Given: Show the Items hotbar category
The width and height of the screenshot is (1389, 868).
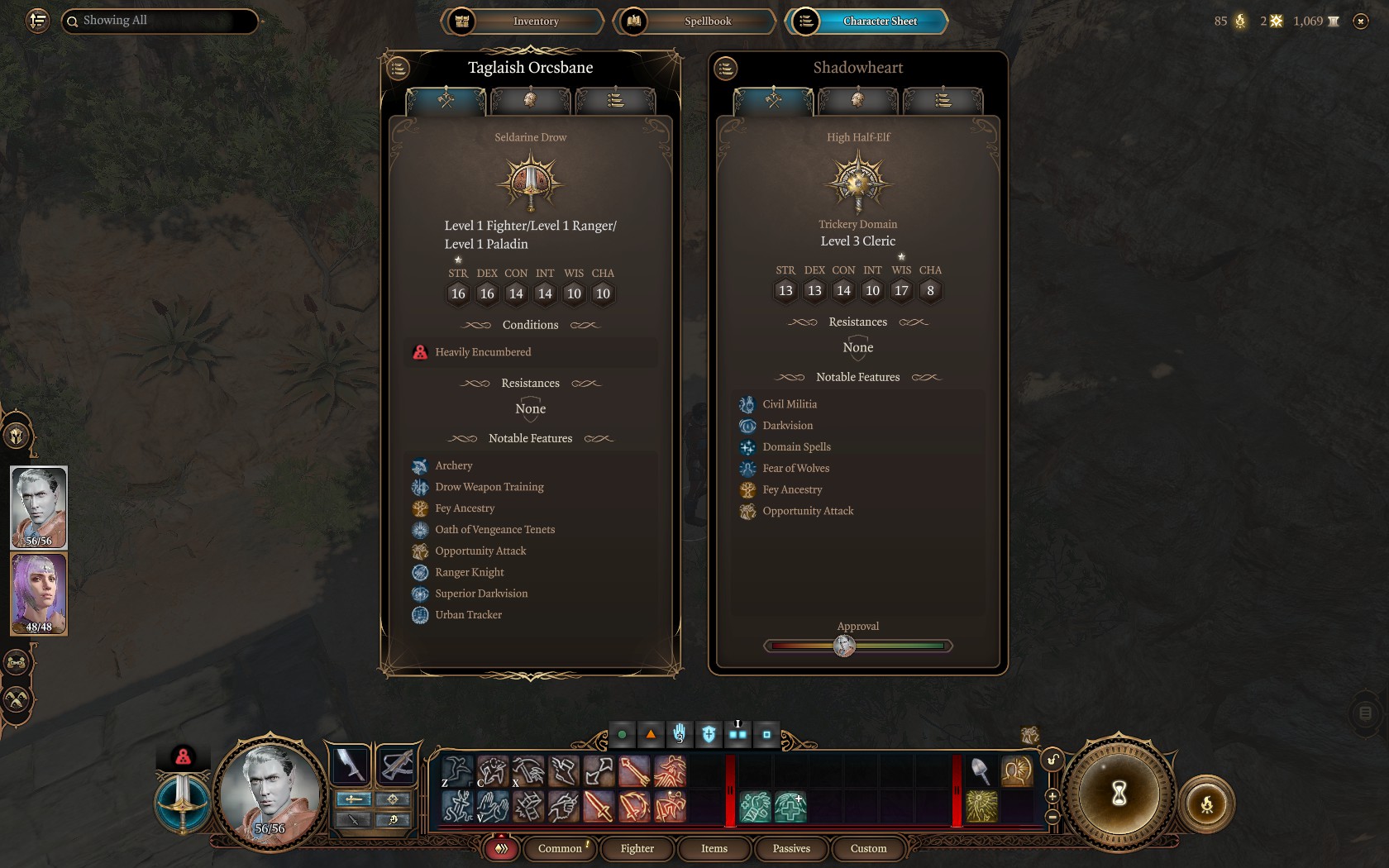Looking at the screenshot, I should coord(714,848).
